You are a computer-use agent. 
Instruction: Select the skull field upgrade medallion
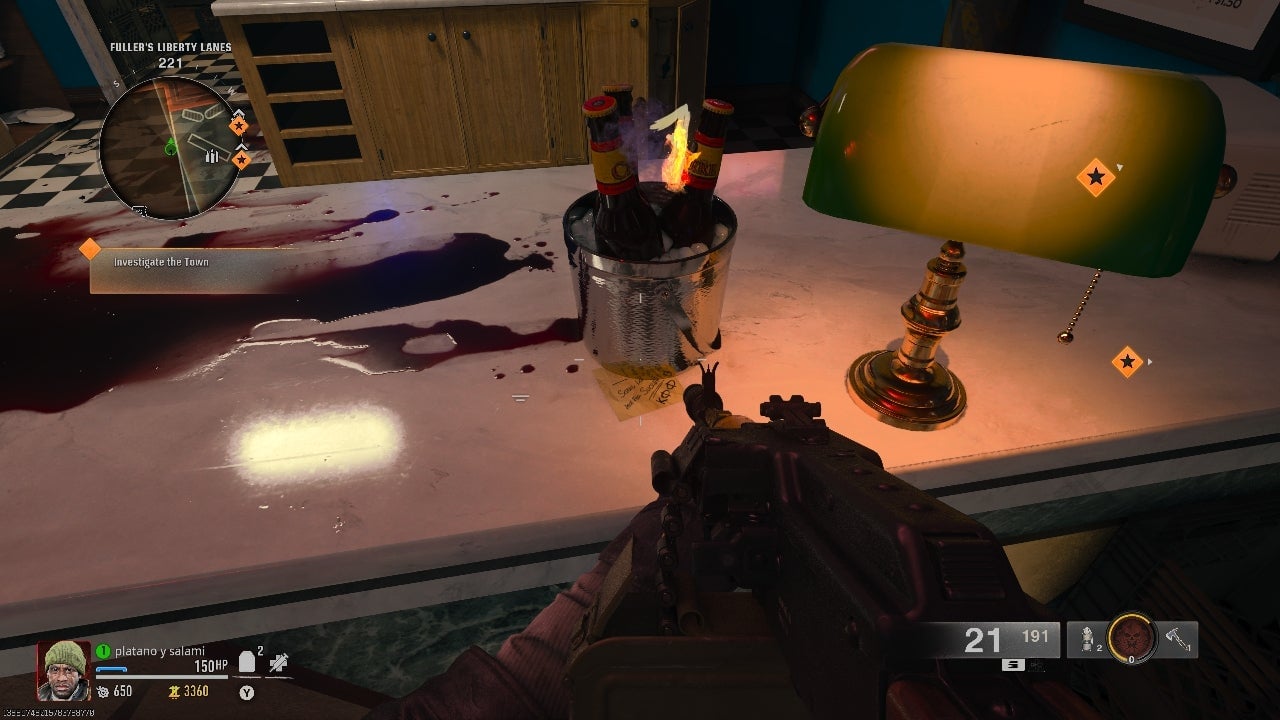(1130, 641)
